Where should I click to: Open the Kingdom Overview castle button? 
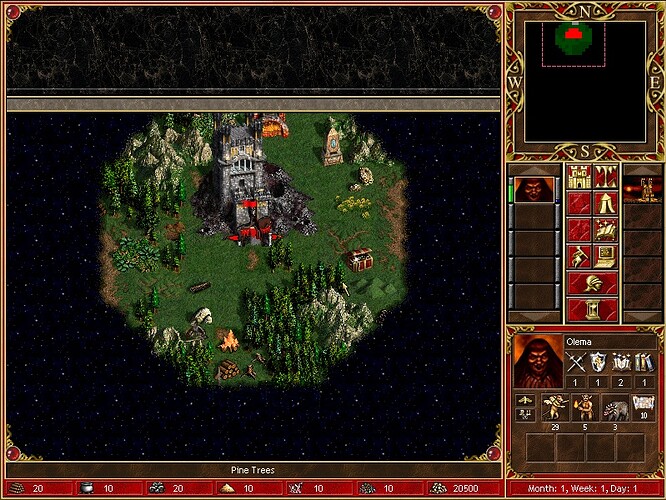point(578,177)
